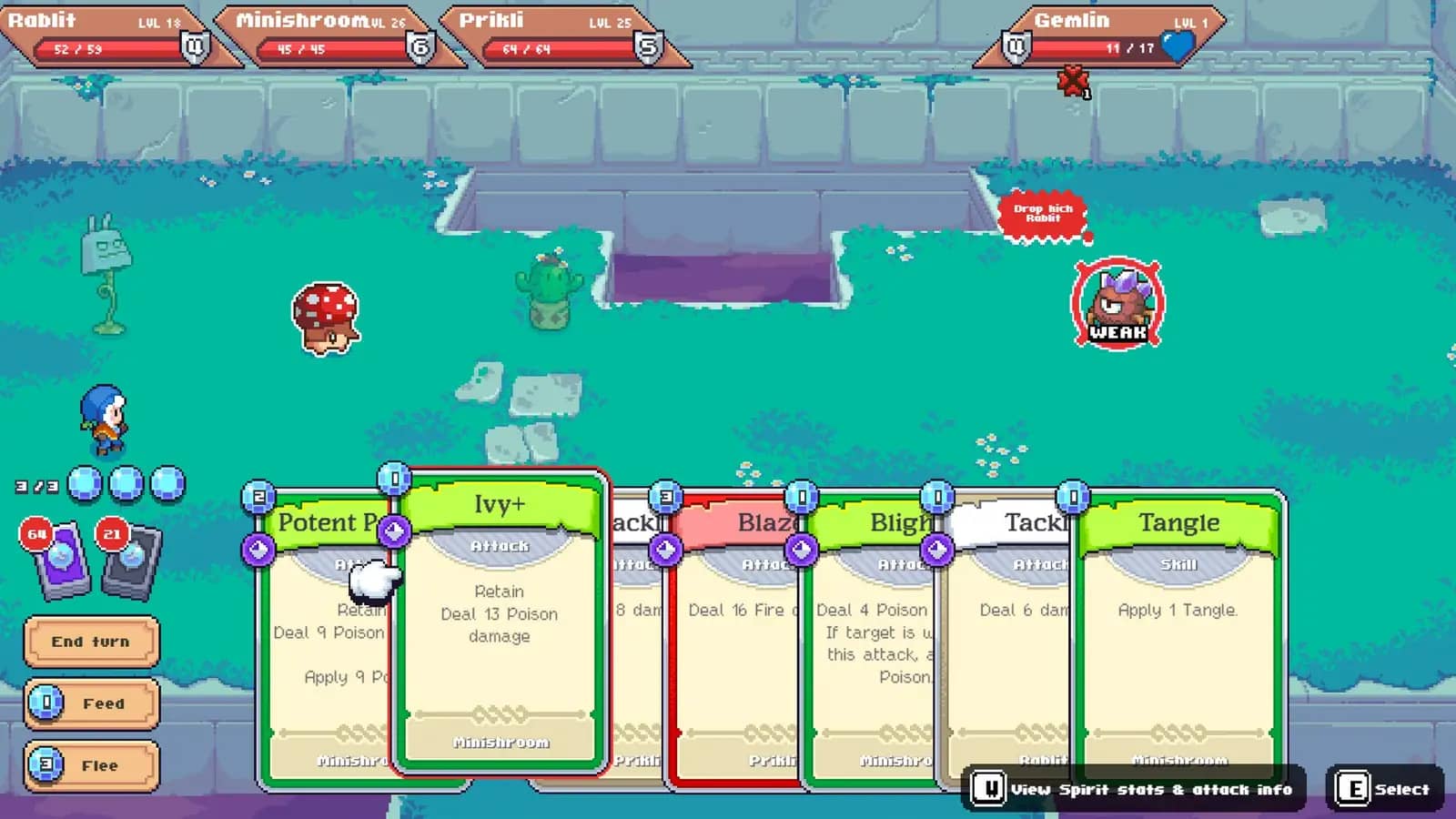Target the Gemlin enemy marked WEAK

[1117, 305]
